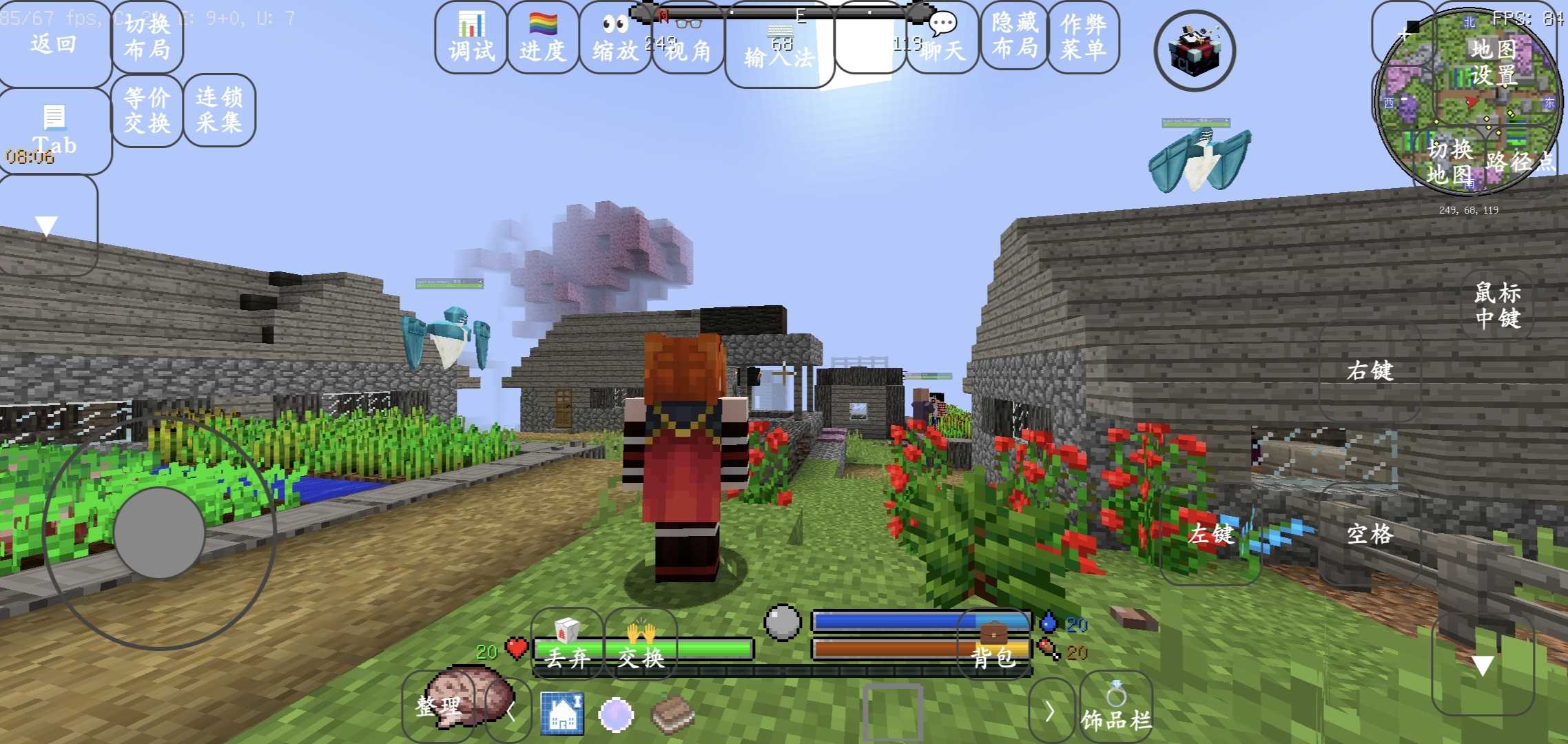Tap the 返回 back button
1568x744 pixels.
pyautogui.click(x=54, y=43)
